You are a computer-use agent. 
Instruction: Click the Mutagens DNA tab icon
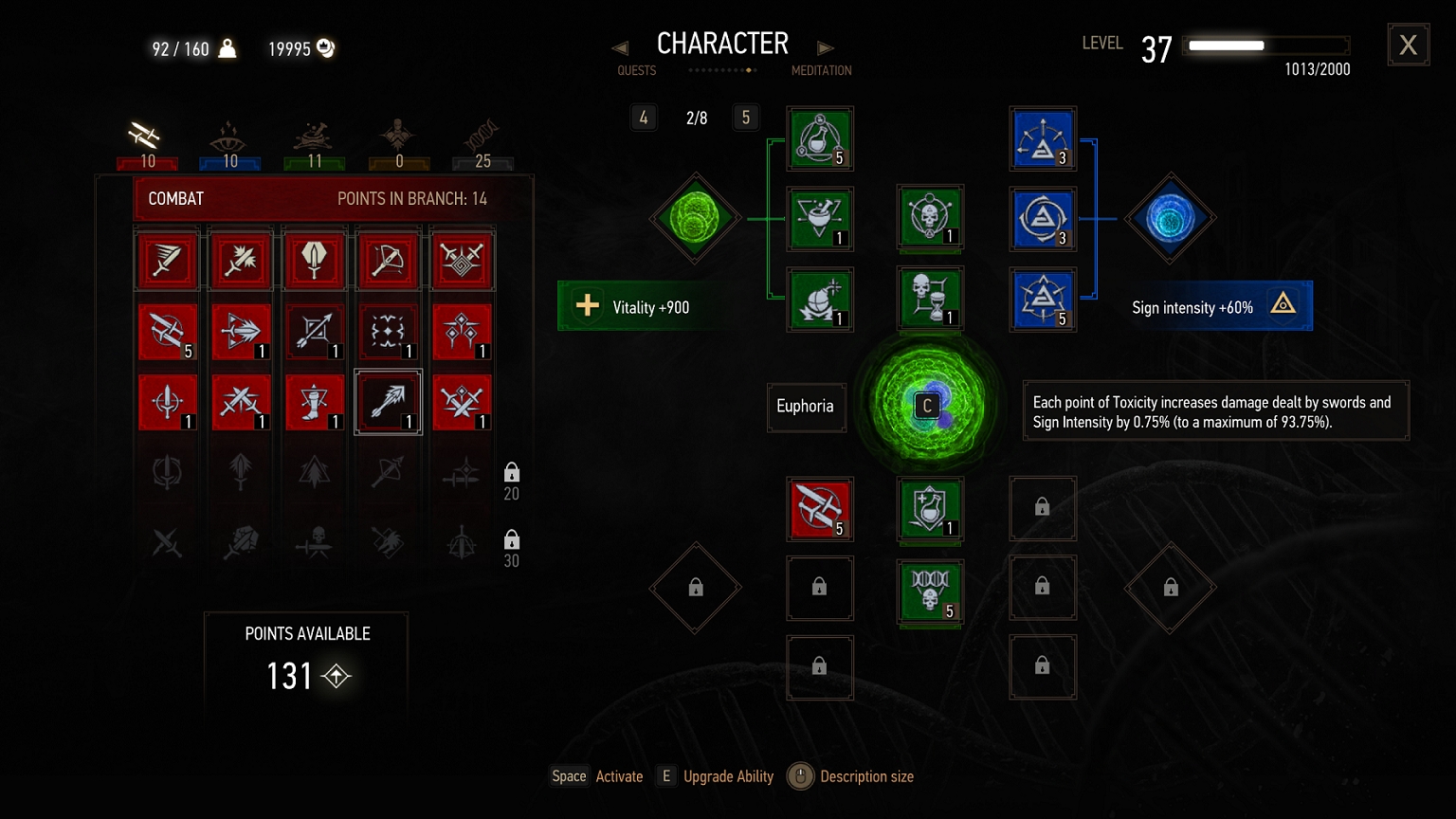pyautogui.click(x=482, y=133)
